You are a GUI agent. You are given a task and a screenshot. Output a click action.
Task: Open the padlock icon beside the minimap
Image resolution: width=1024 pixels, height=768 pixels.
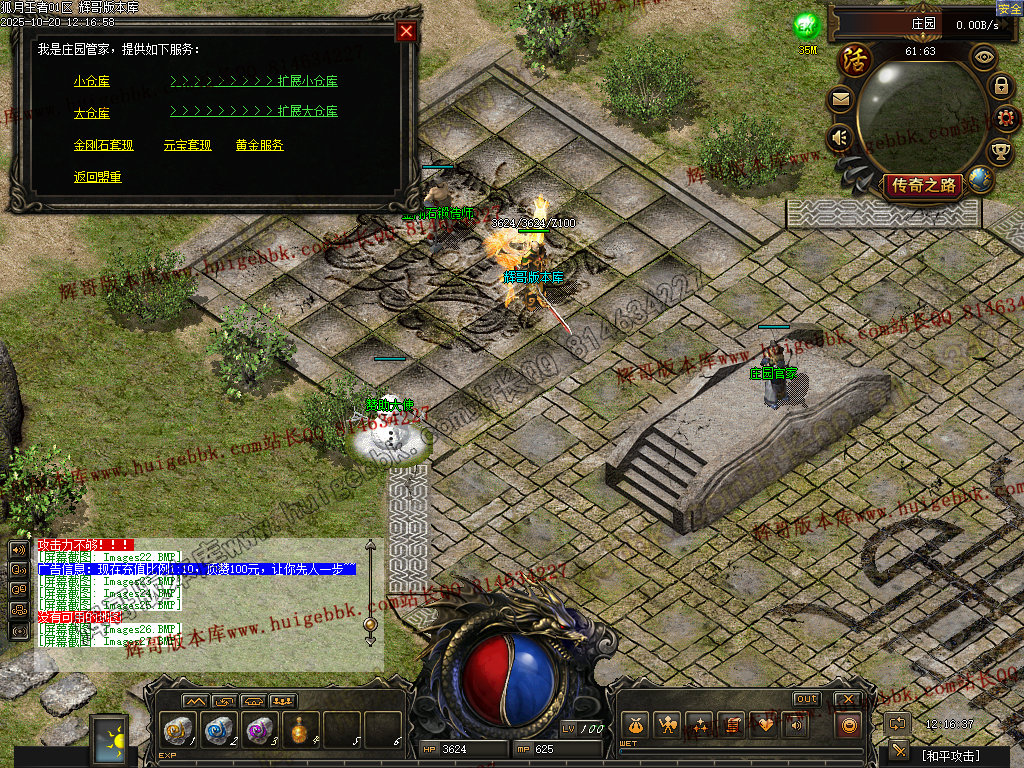(x=1000, y=86)
